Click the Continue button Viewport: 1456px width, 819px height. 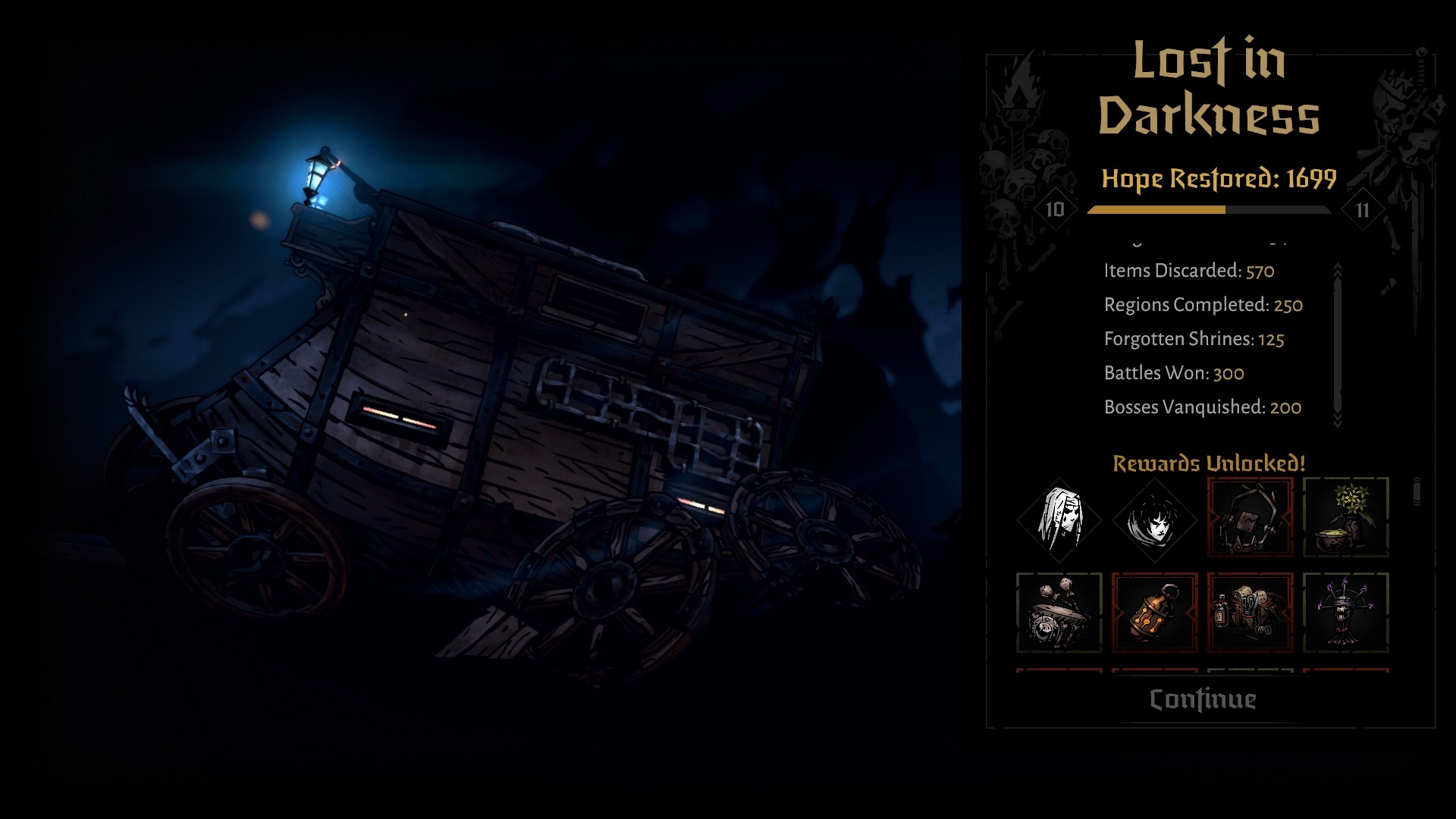click(x=1203, y=699)
